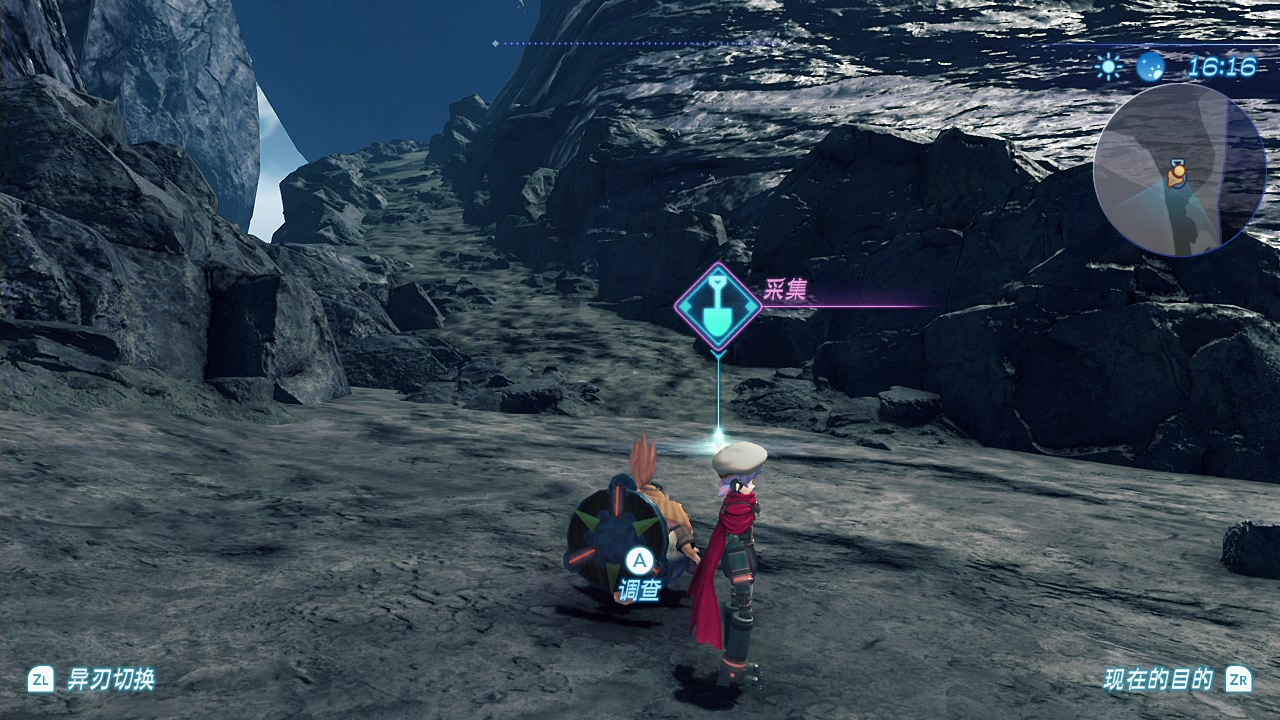
Task: Activate 异刃切换 blade switch
Action: [110, 680]
